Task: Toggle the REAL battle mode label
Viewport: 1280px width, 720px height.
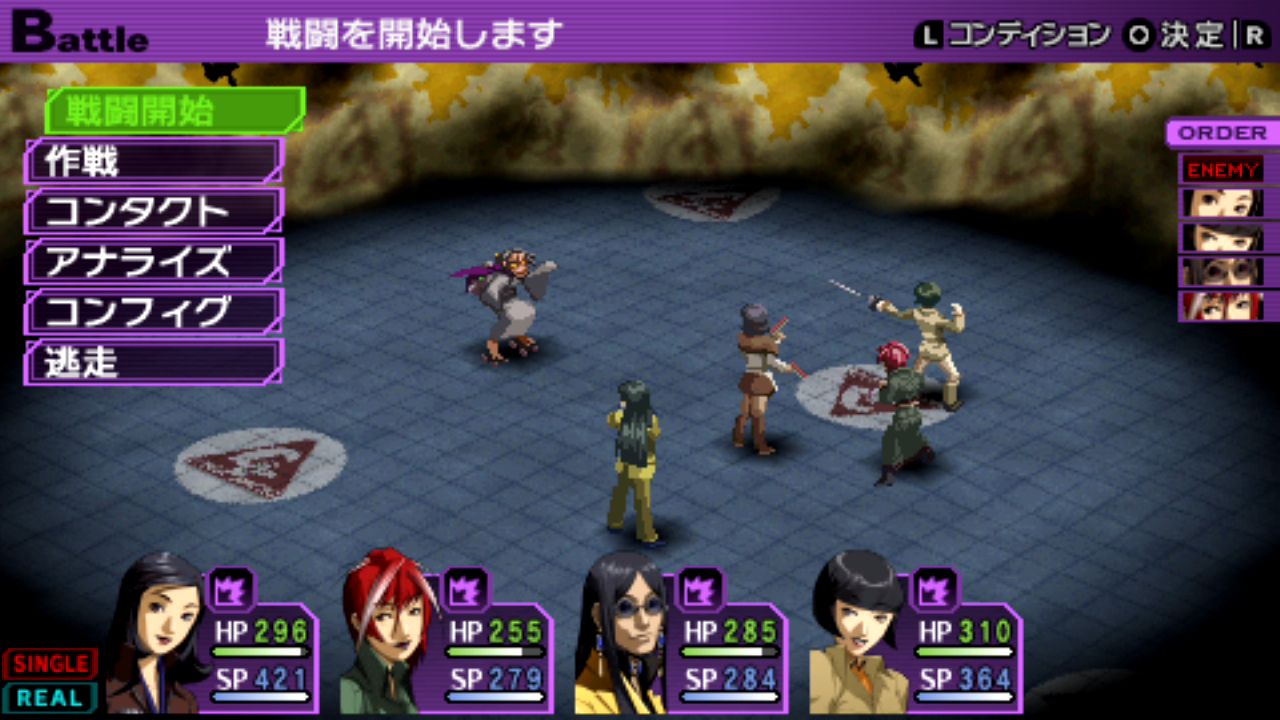Action: [x=50, y=697]
